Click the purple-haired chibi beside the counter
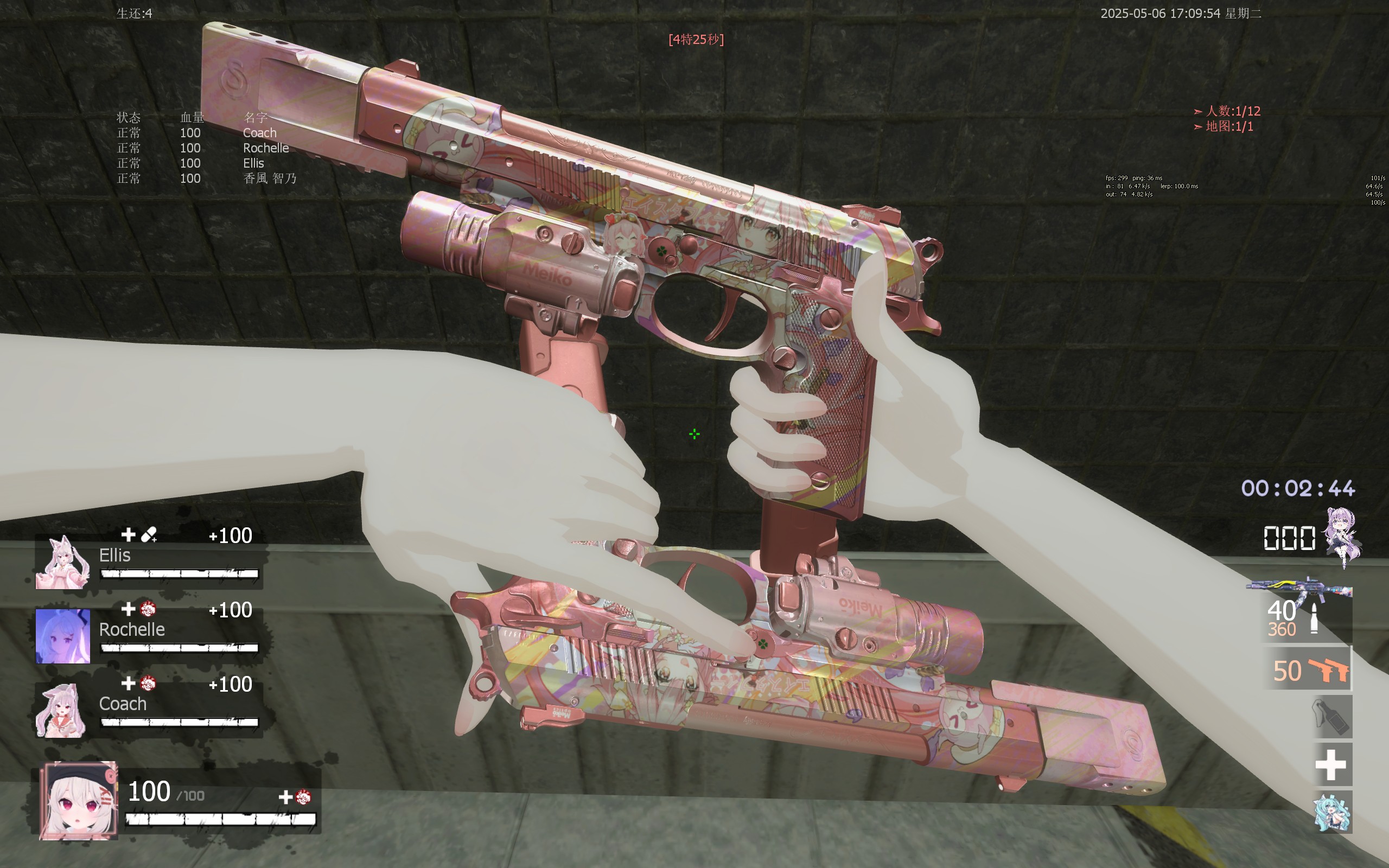This screenshot has width=1389, height=868. click(x=1342, y=536)
